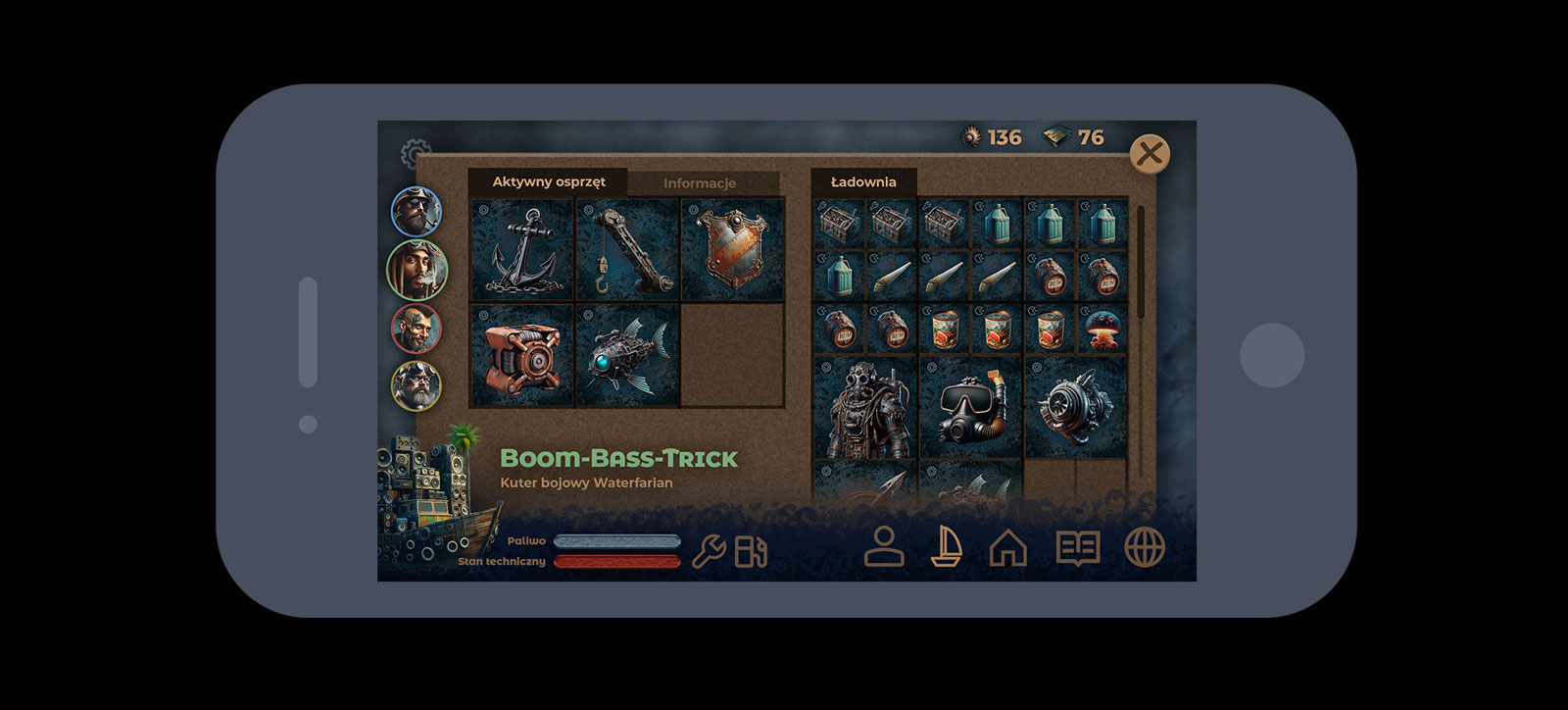Viewport: 1568px width, 710px height.
Task: Open the character profile navigation icon
Action: tap(884, 547)
